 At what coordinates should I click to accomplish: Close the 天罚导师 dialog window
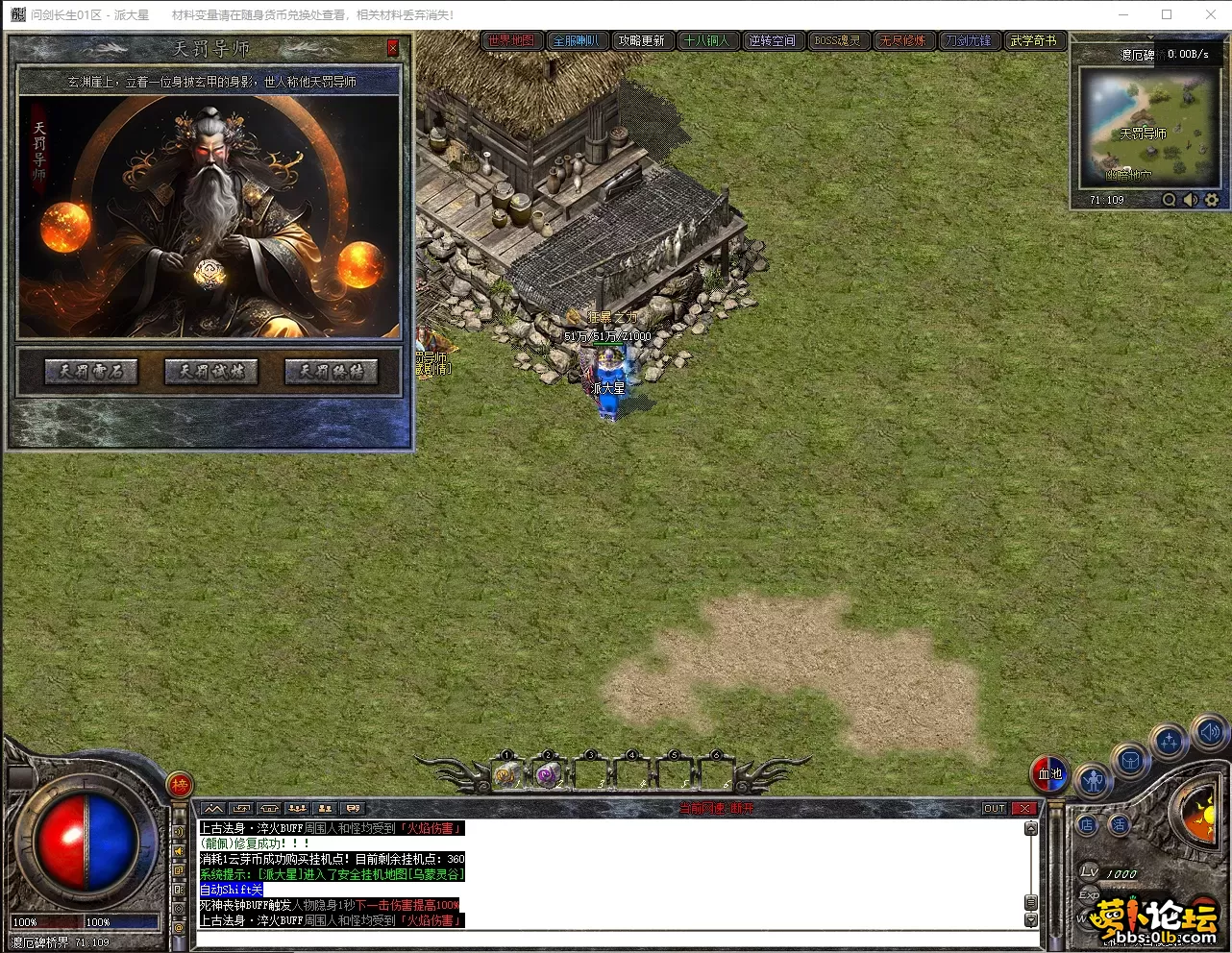click(x=392, y=48)
